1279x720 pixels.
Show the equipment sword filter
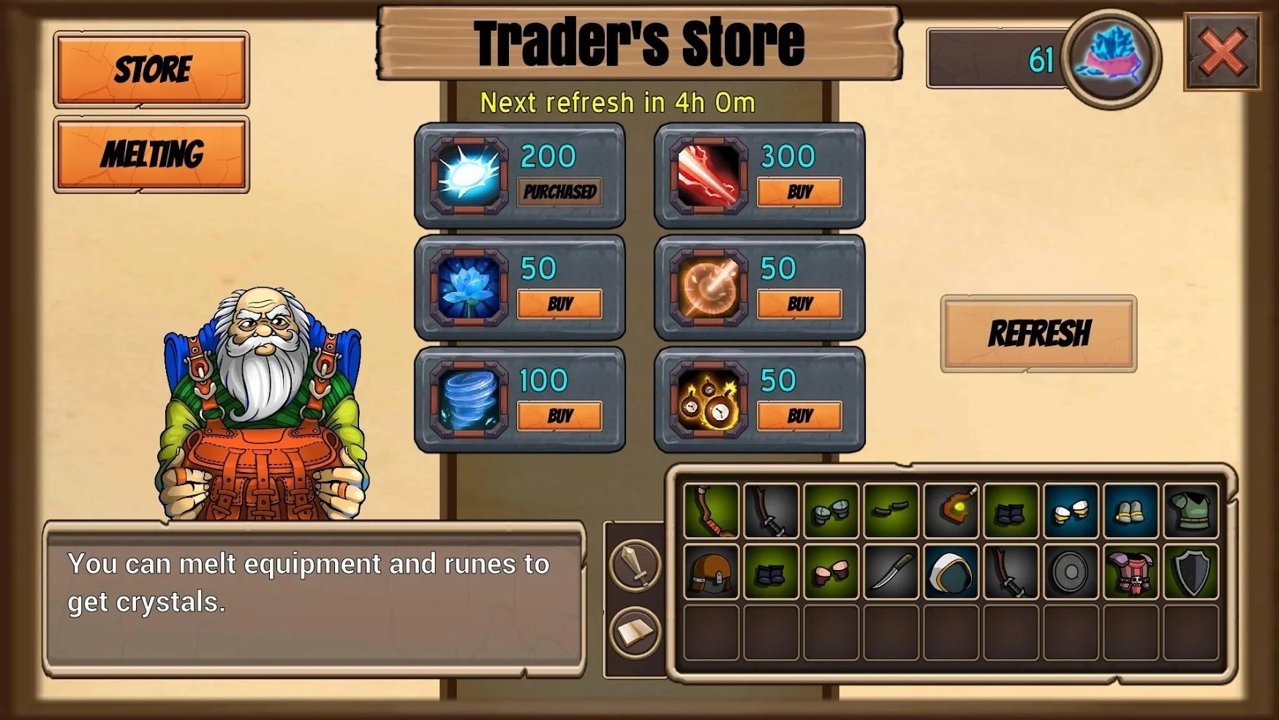[635, 566]
